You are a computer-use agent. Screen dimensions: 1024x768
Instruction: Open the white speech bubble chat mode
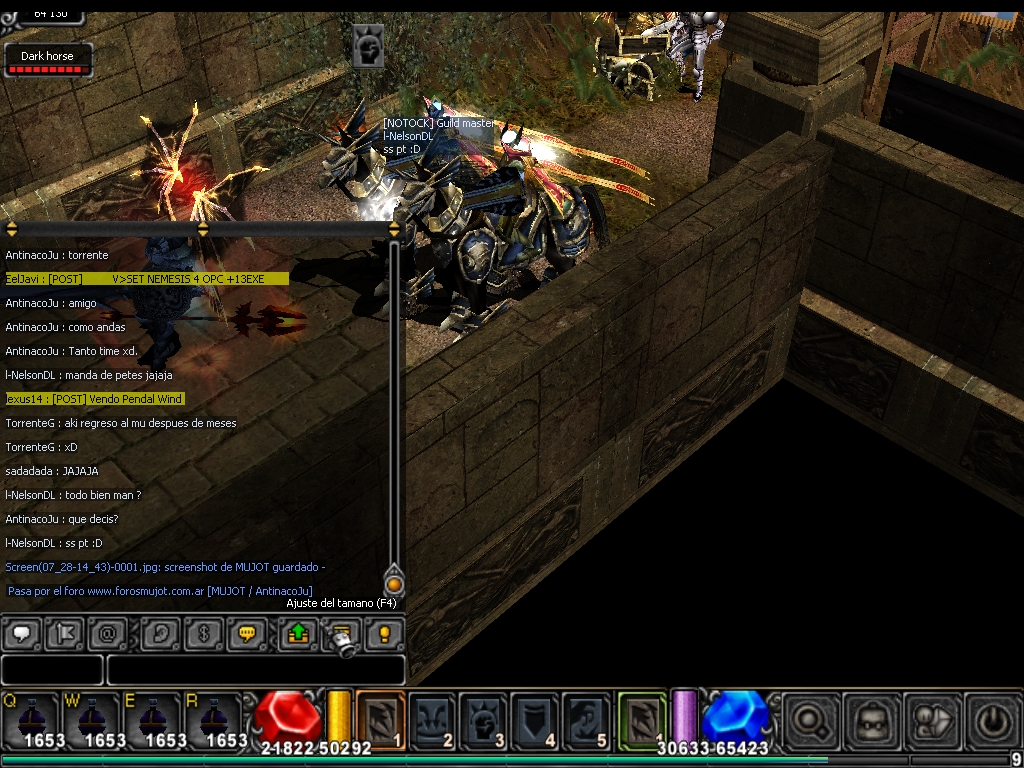(x=22, y=634)
